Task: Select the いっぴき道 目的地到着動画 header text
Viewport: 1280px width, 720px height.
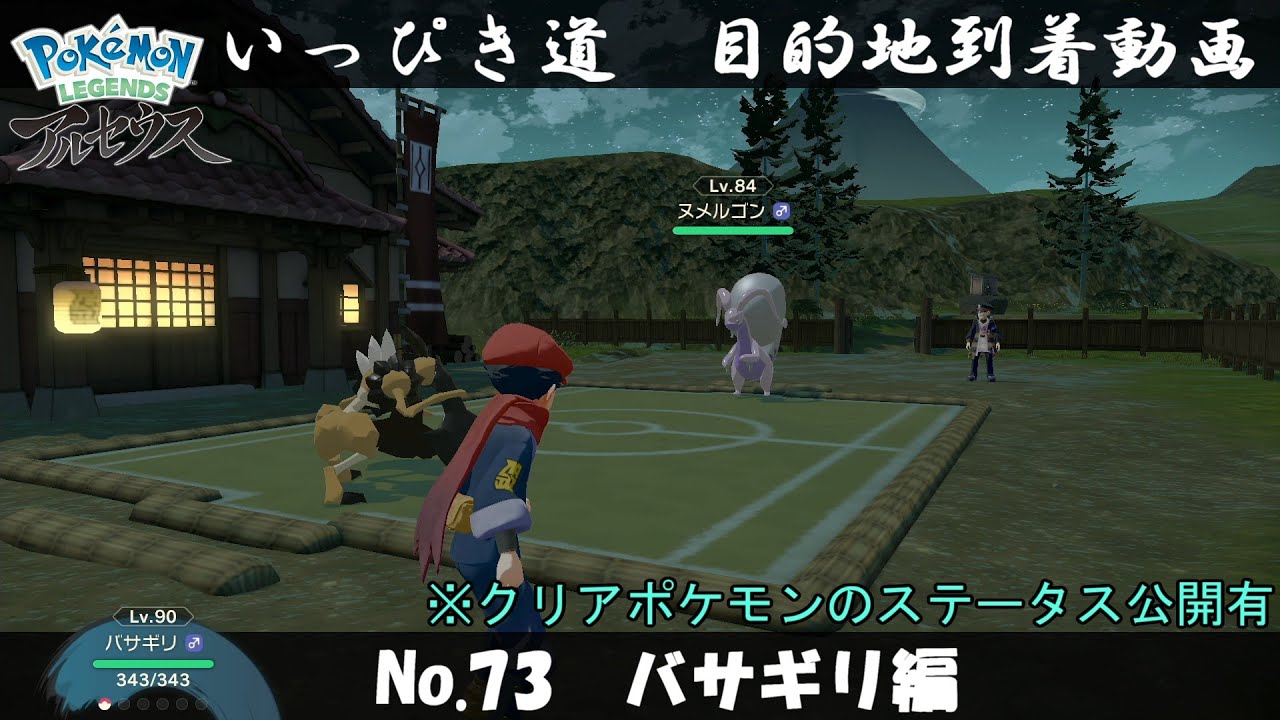Action: (740, 50)
